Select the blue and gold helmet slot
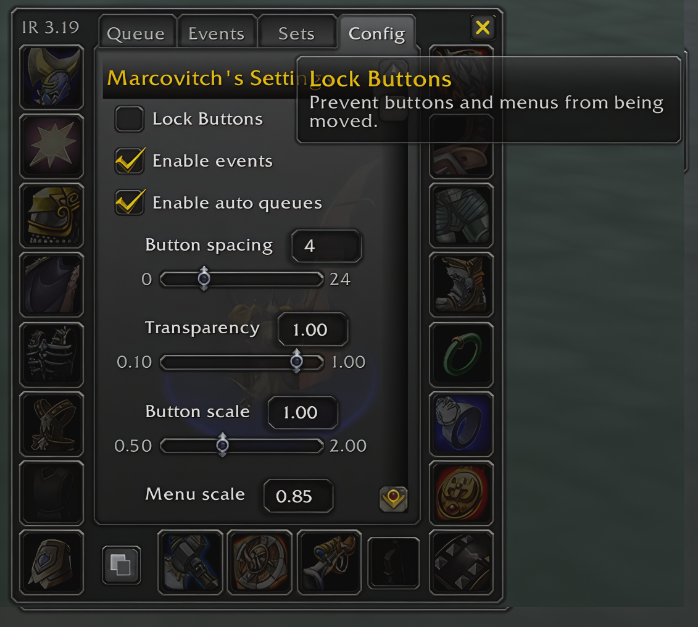698x627 pixels. [x=51, y=77]
